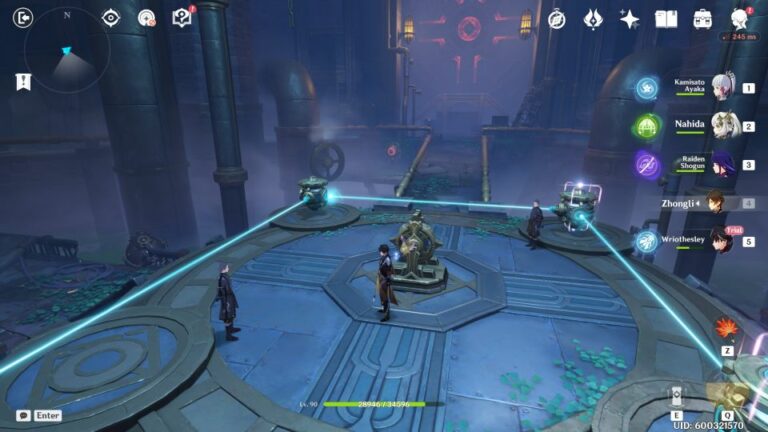Leave the domain via the exit icon
Viewport: 768px width, 432px height.
(23, 17)
